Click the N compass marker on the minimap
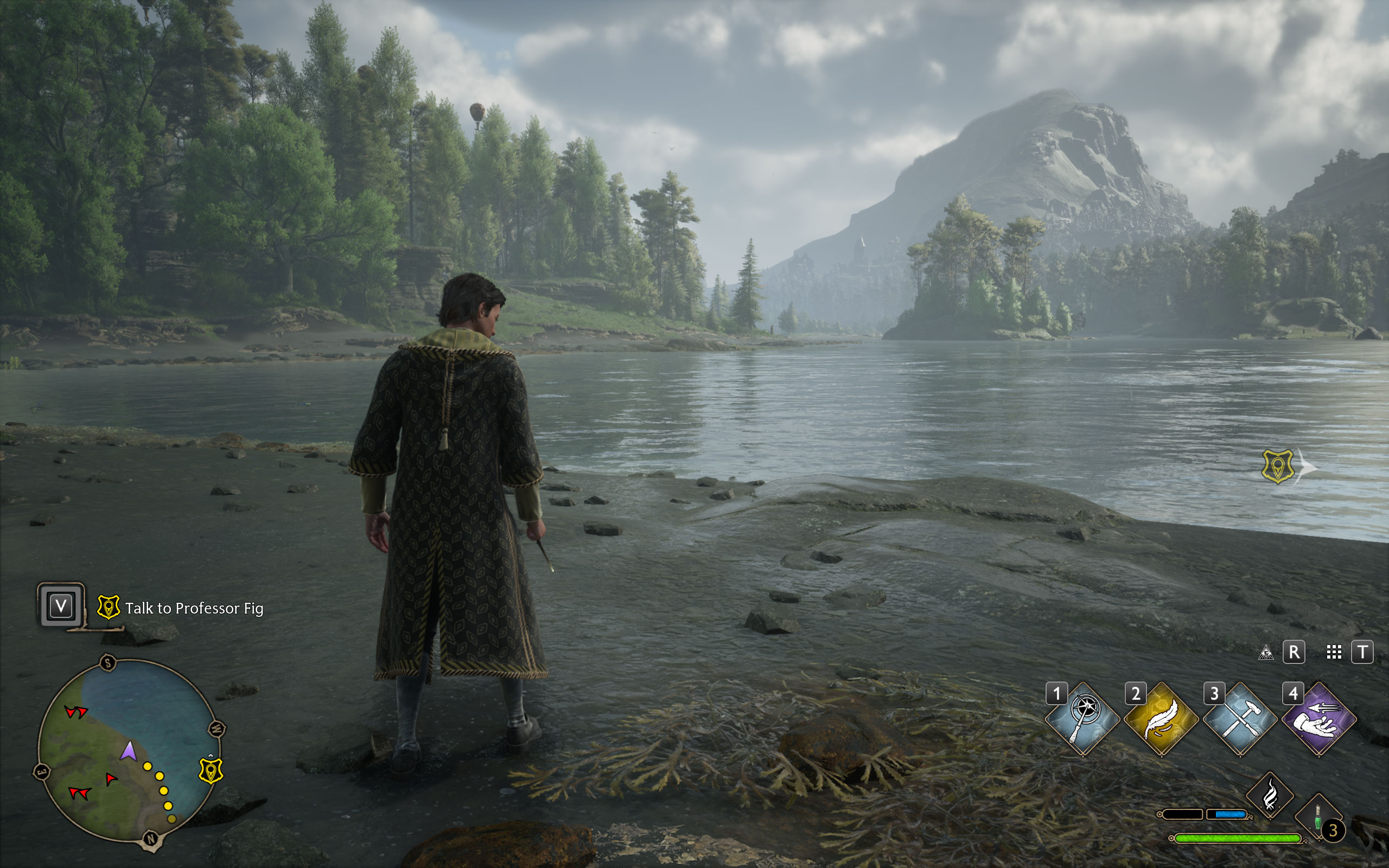 click(151, 839)
